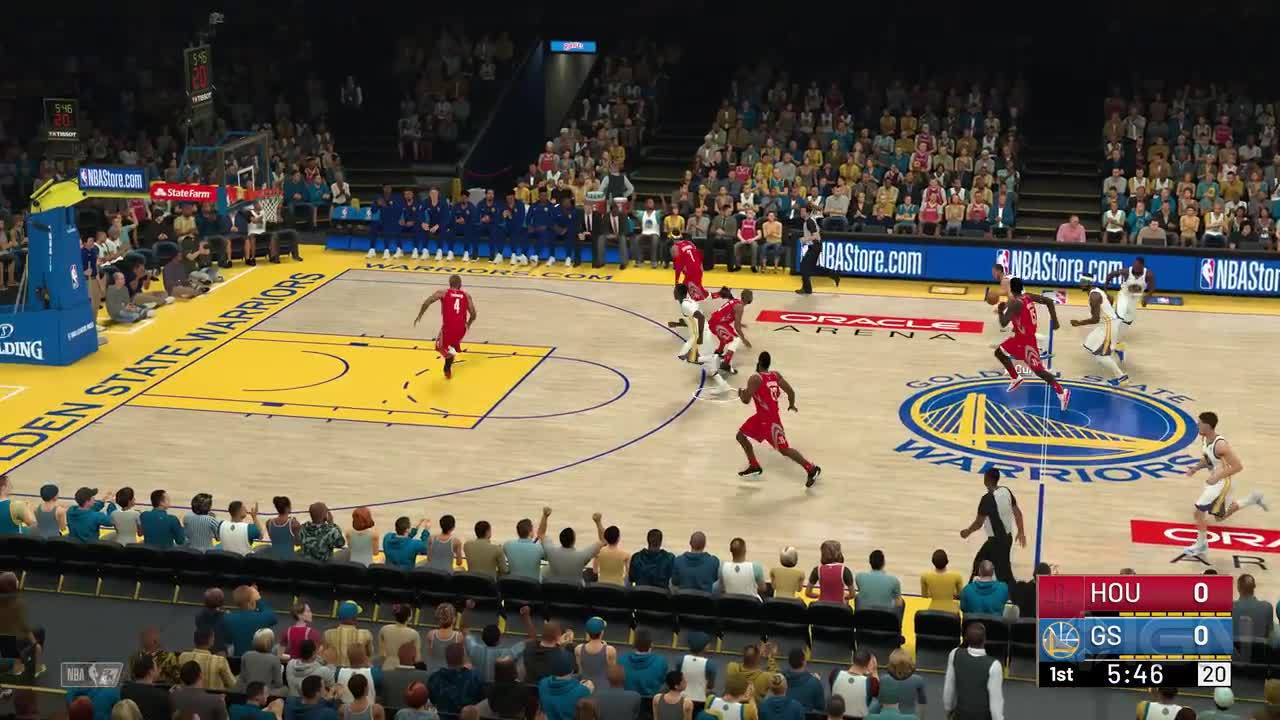Expand the HOU team banner
The width and height of the screenshot is (1280, 720).
(x=1115, y=592)
